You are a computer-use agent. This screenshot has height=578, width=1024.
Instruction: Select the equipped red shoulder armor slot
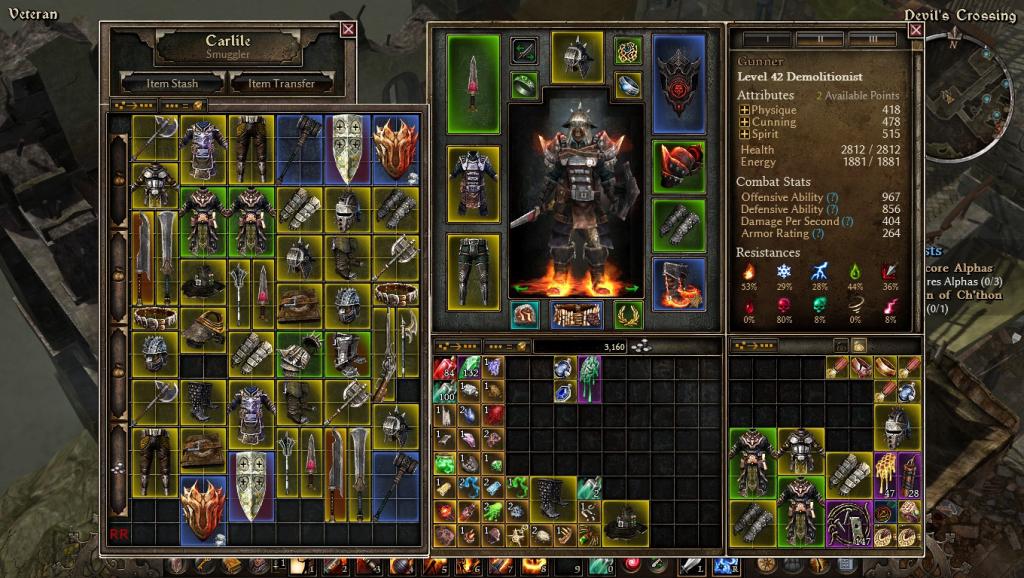click(679, 166)
